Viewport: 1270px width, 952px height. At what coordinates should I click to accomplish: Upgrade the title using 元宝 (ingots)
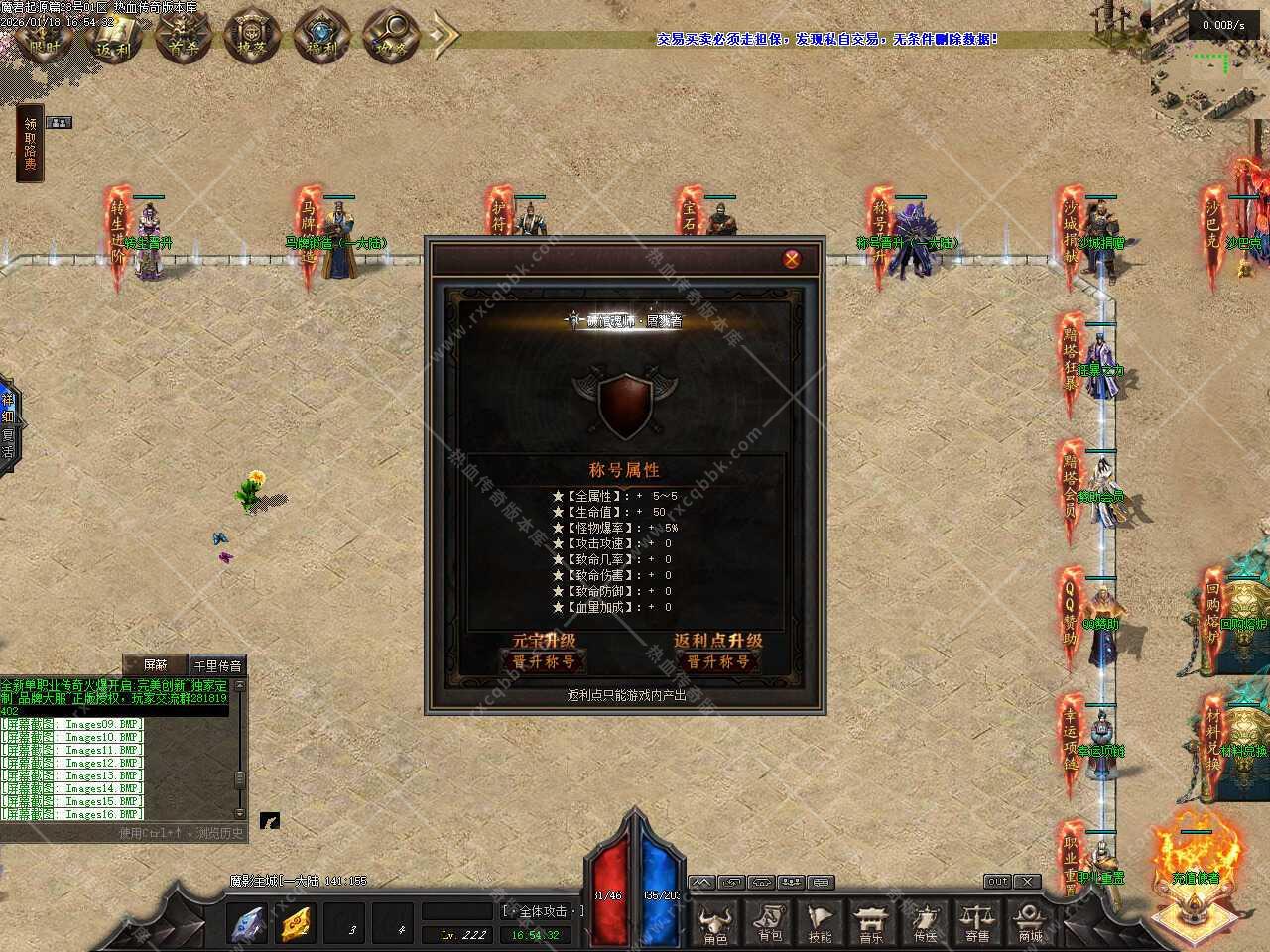(x=544, y=661)
